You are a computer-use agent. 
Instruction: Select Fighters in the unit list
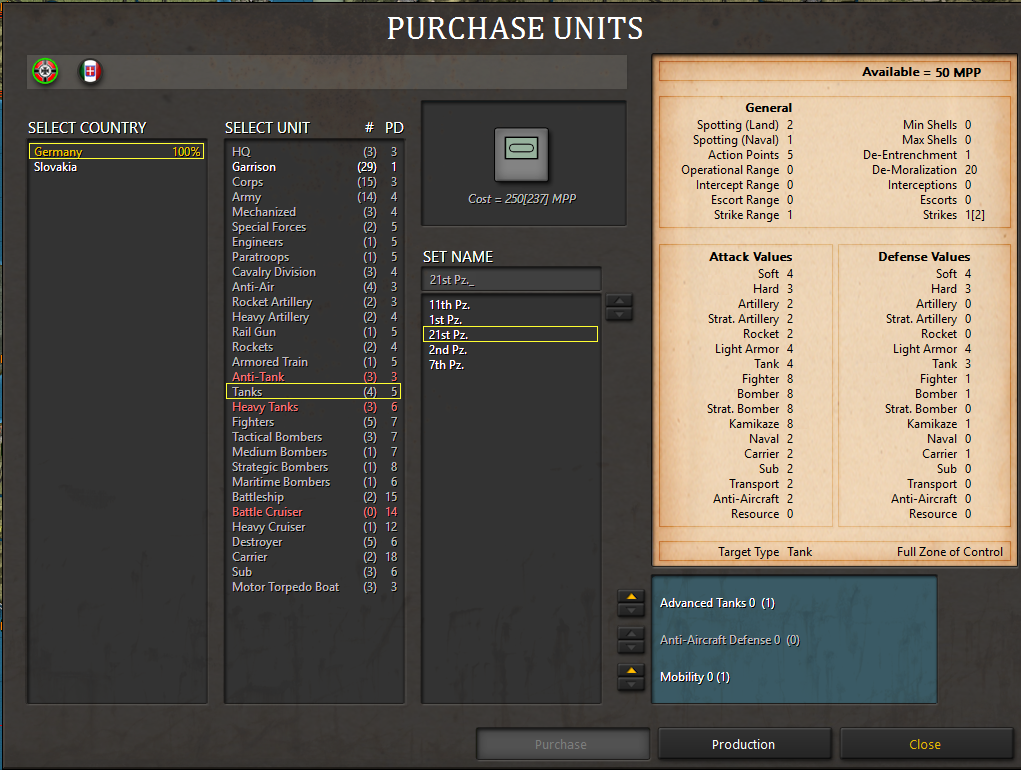tap(253, 422)
